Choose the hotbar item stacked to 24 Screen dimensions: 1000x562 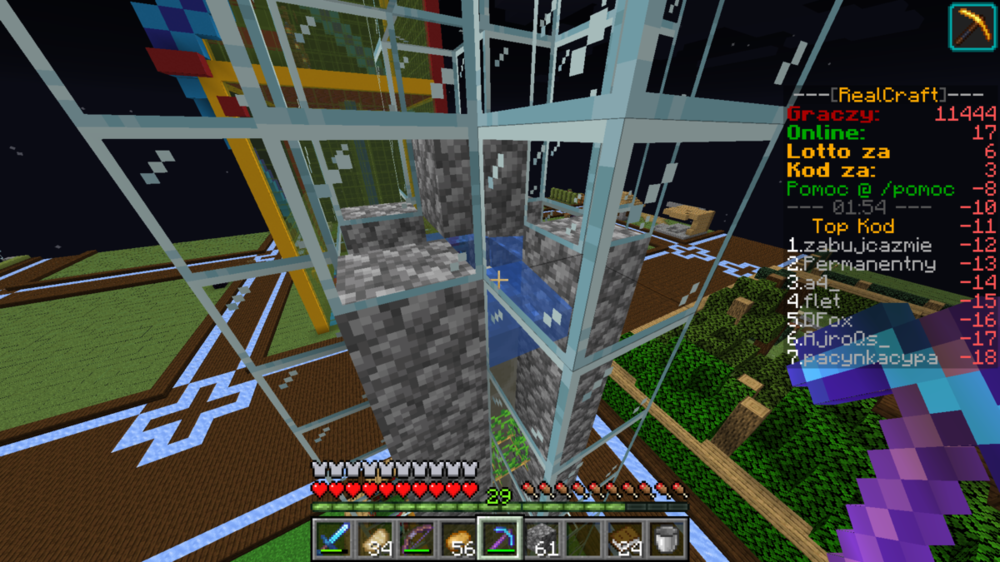tap(625, 538)
